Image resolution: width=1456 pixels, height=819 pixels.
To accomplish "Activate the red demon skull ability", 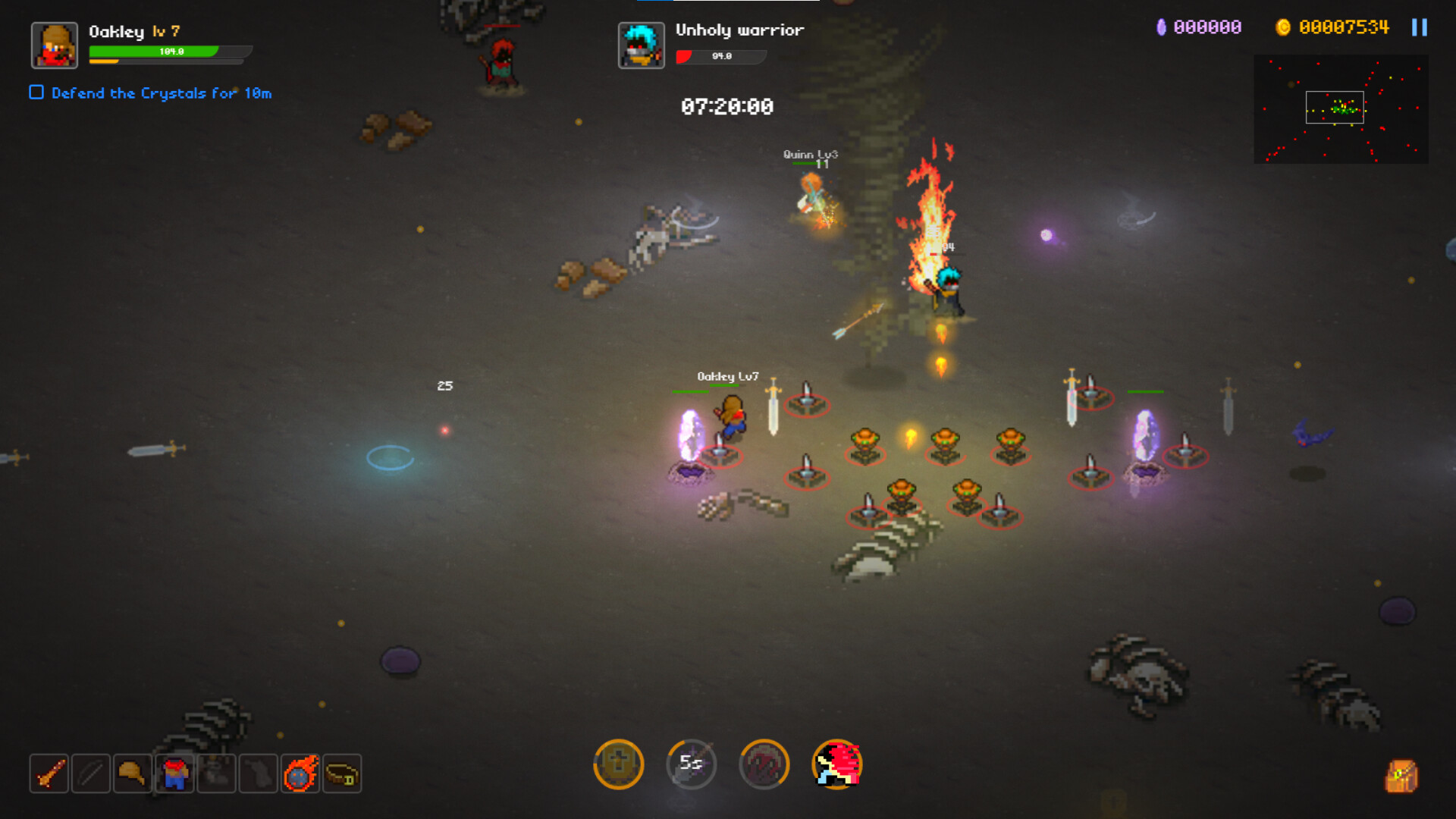I will coord(764,765).
